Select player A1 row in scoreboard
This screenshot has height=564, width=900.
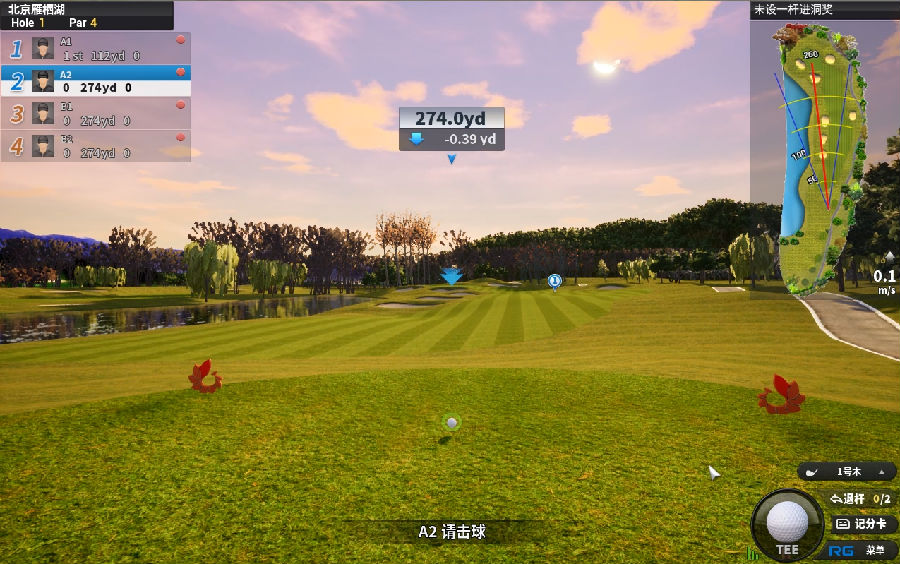coord(96,48)
